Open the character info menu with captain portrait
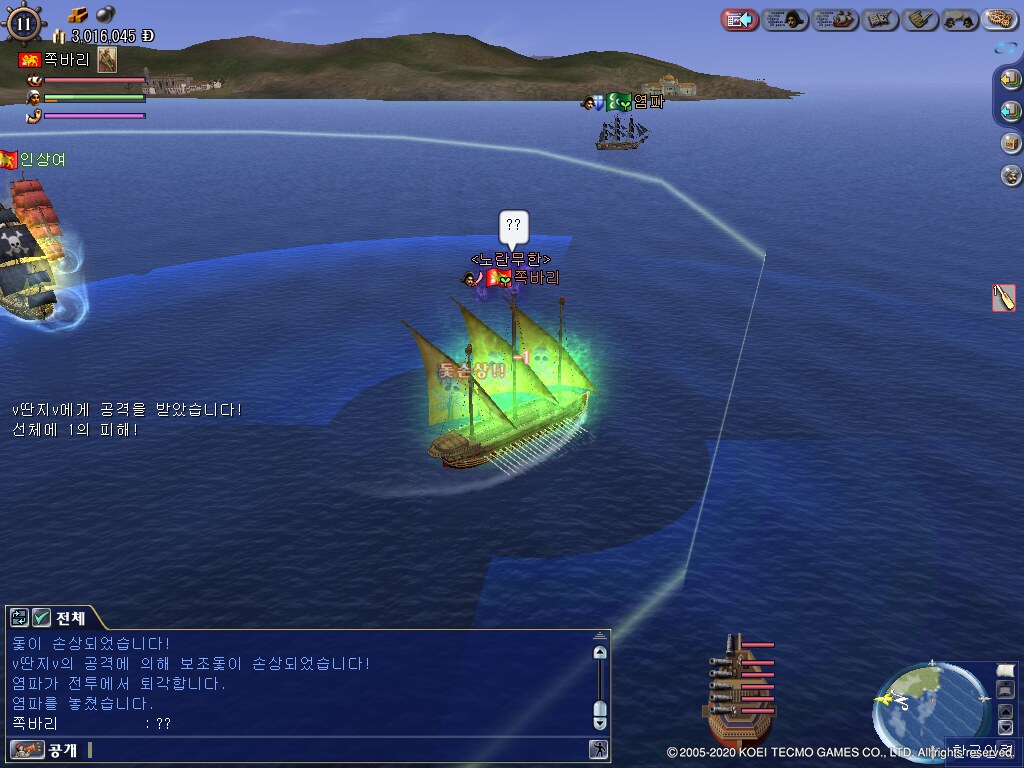The height and width of the screenshot is (768, 1024). (785, 19)
